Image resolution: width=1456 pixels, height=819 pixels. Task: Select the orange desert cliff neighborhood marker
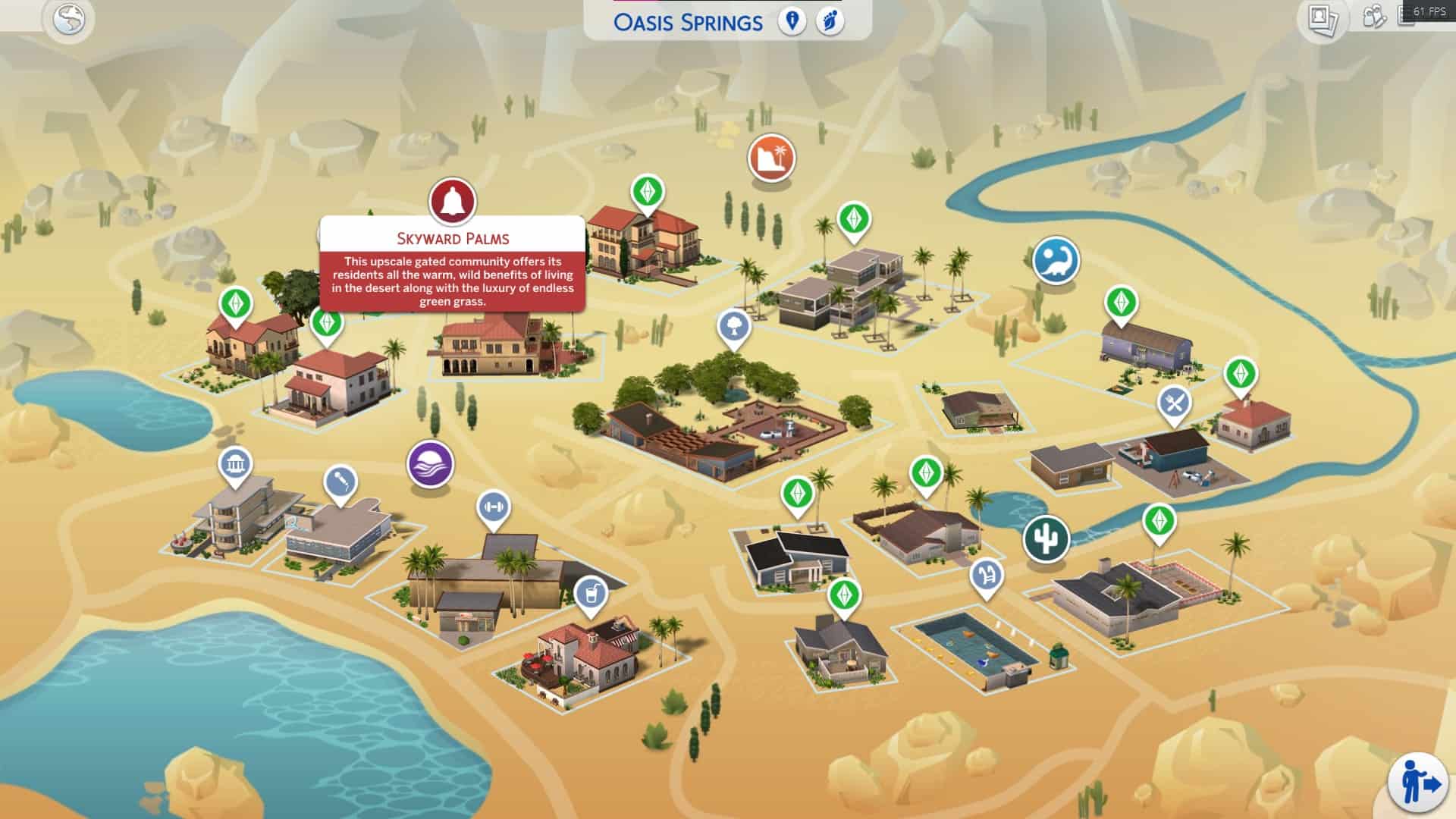(x=771, y=158)
